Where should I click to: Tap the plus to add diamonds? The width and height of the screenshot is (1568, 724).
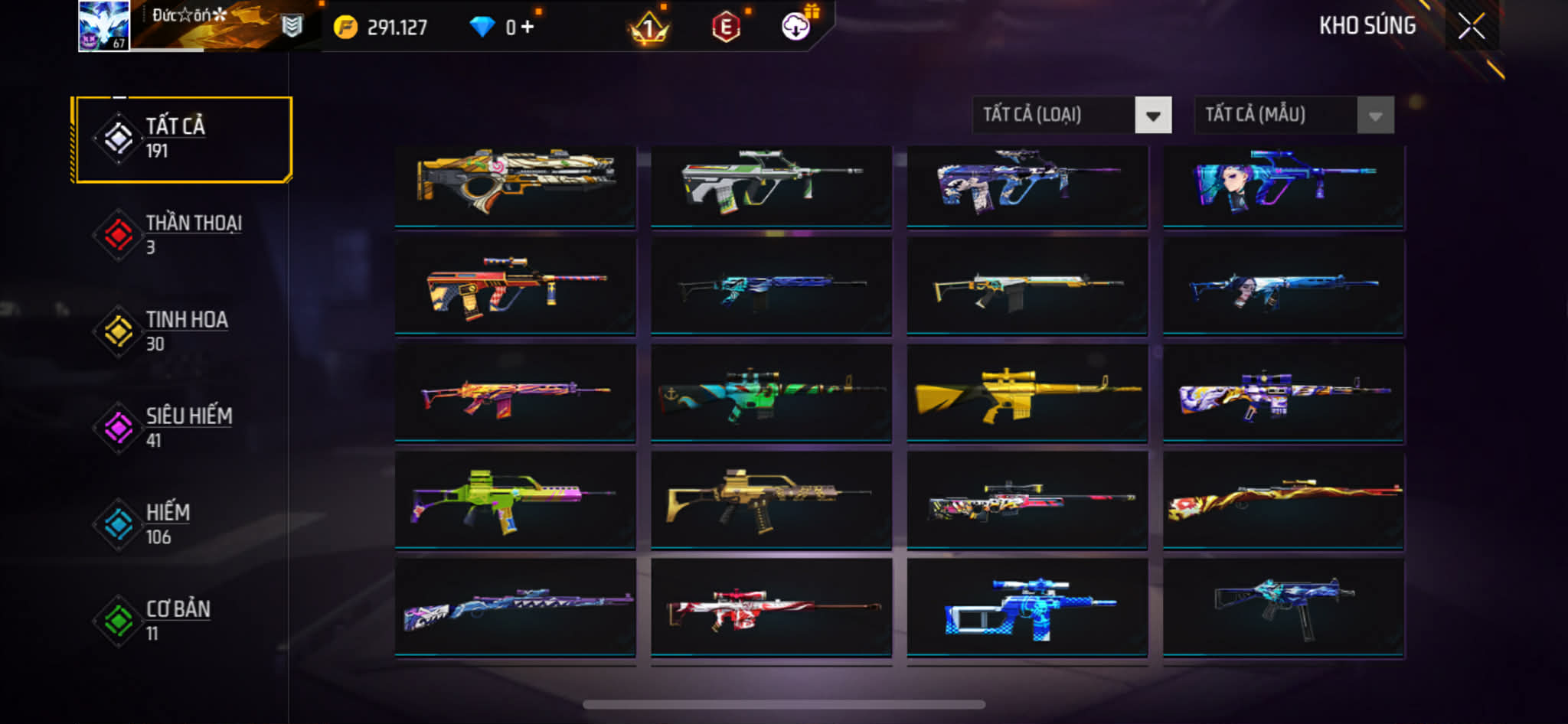click(x=528, y=28)
